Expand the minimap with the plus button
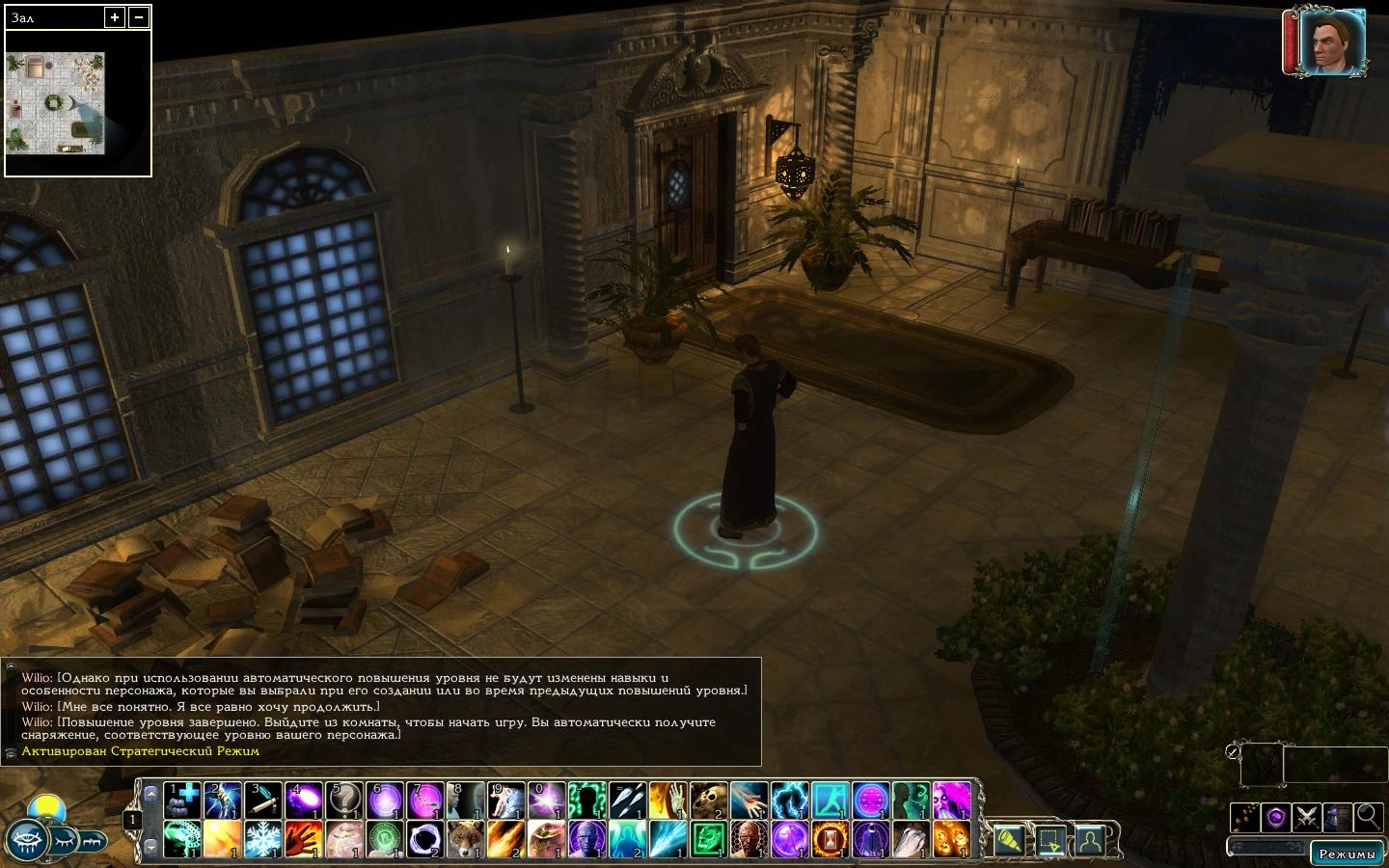 tap(115, 16)
